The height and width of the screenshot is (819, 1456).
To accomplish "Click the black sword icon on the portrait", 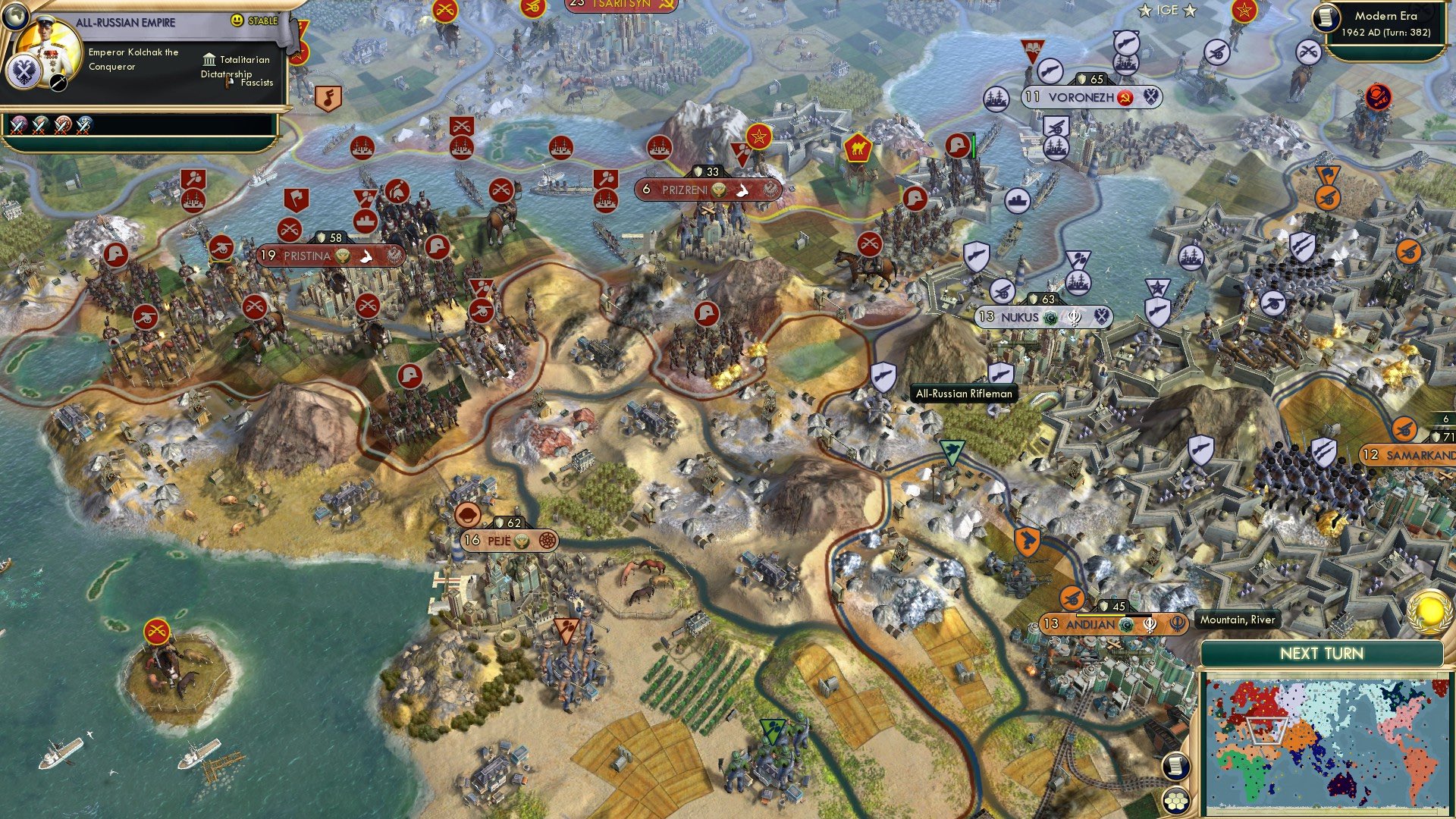I will point(58,83).
